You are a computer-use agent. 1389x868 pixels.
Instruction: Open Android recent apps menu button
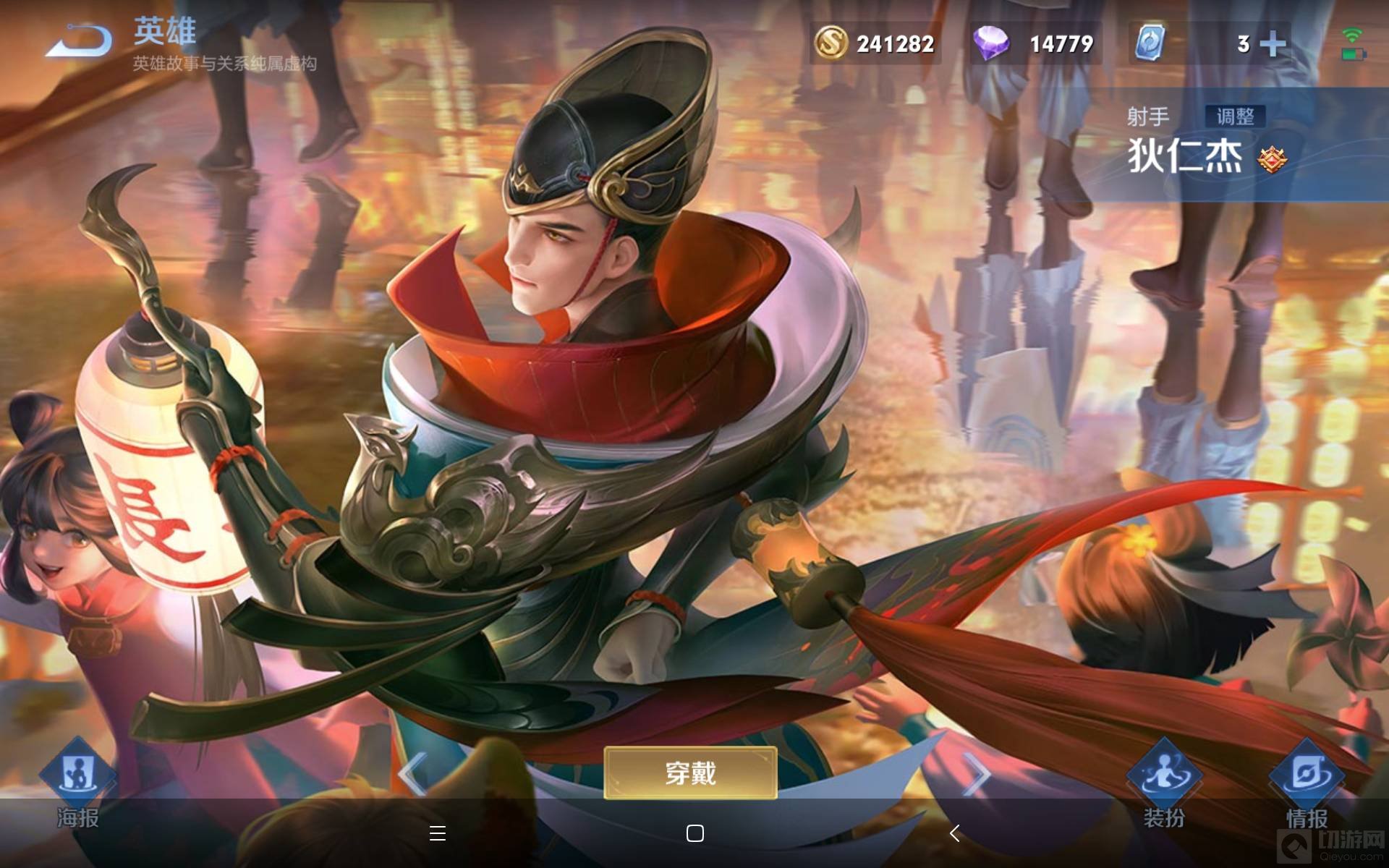click(x=437, y=833)
